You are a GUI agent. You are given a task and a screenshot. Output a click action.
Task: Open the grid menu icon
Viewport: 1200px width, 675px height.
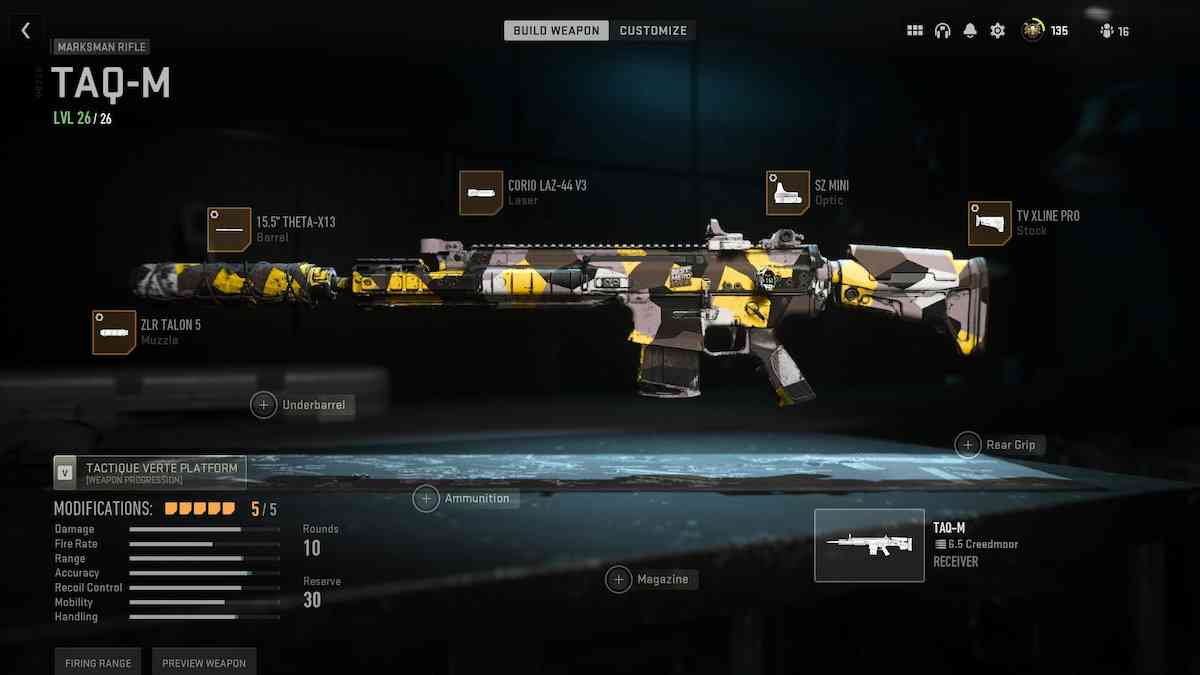point(915,31)
